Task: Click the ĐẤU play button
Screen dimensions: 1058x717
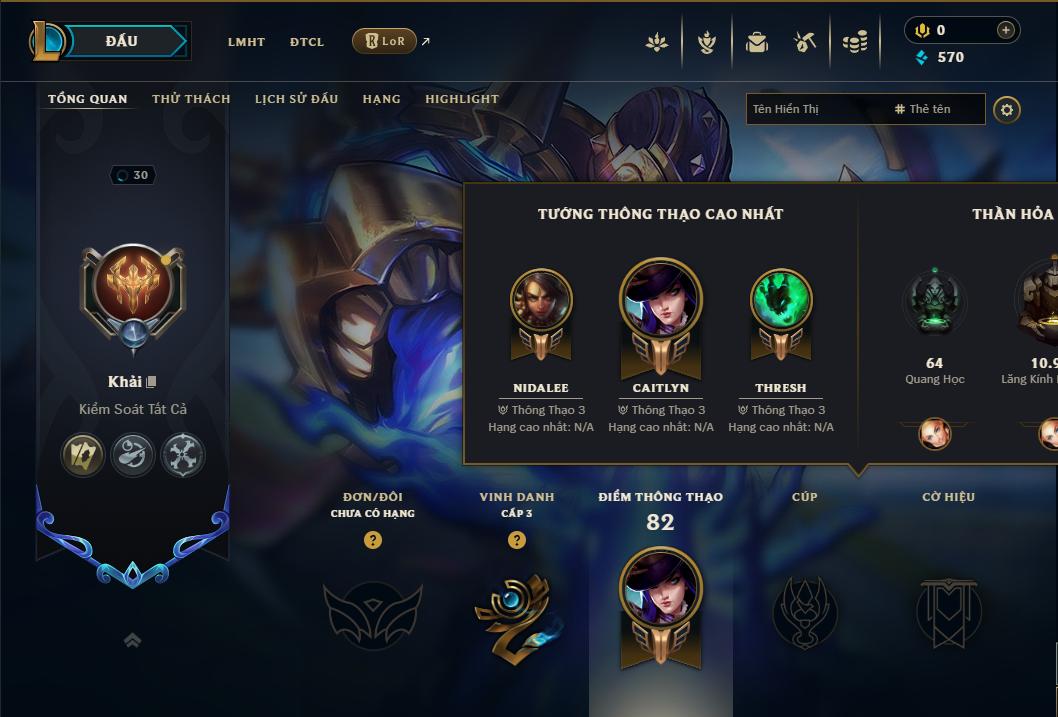Action: [x=122, y=41]
